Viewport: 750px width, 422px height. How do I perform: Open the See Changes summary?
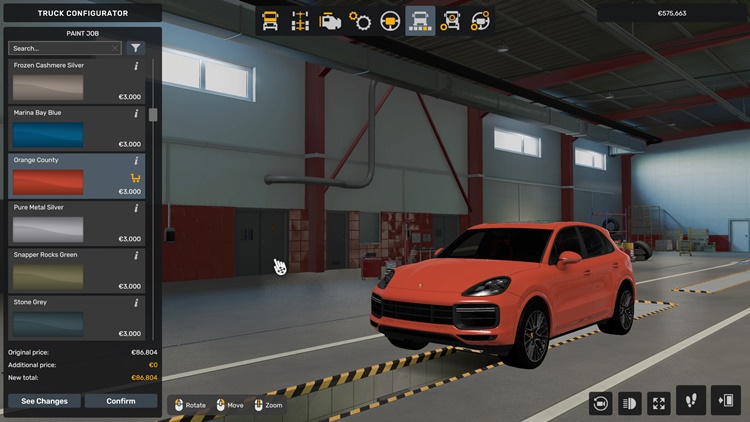[x=45, y=401]
